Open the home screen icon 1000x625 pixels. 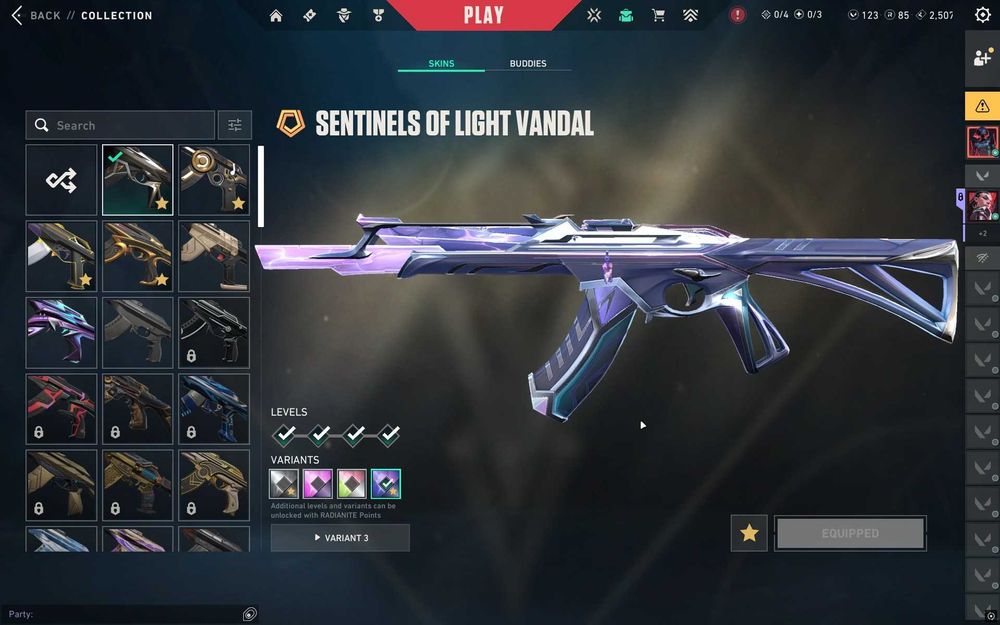[276, 16]
